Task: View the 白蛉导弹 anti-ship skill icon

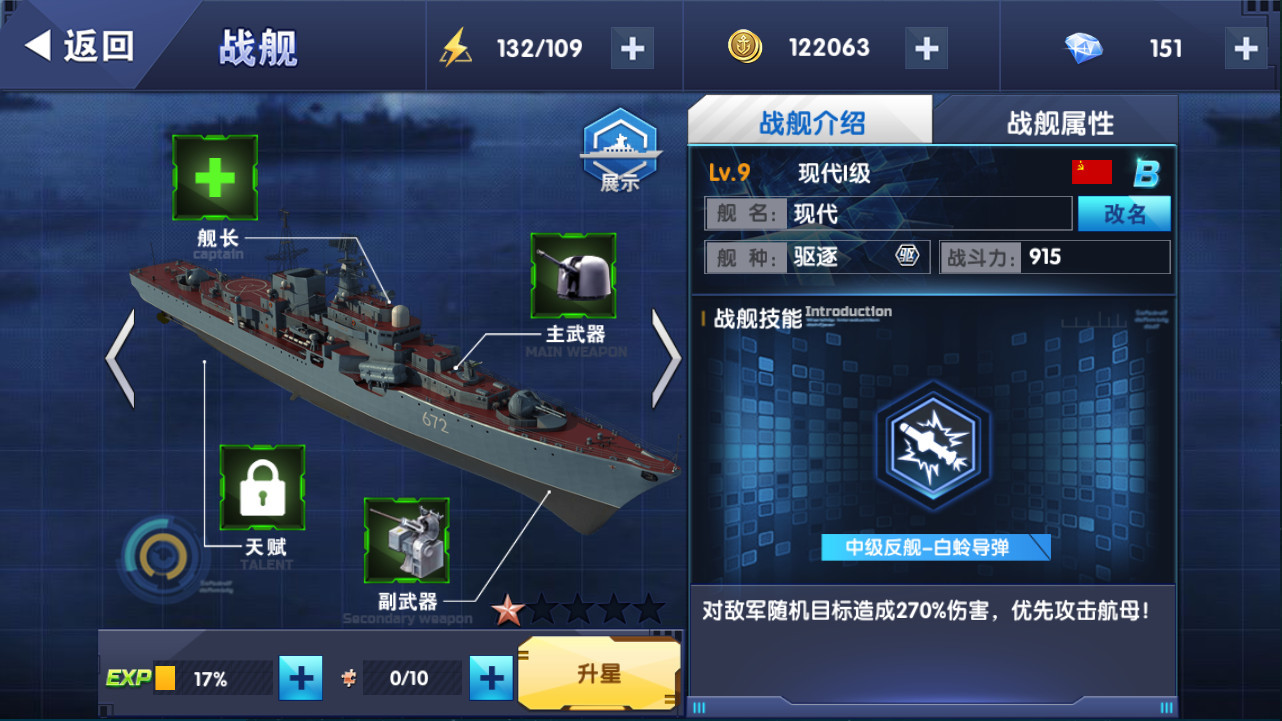Action: pos(933,444)
